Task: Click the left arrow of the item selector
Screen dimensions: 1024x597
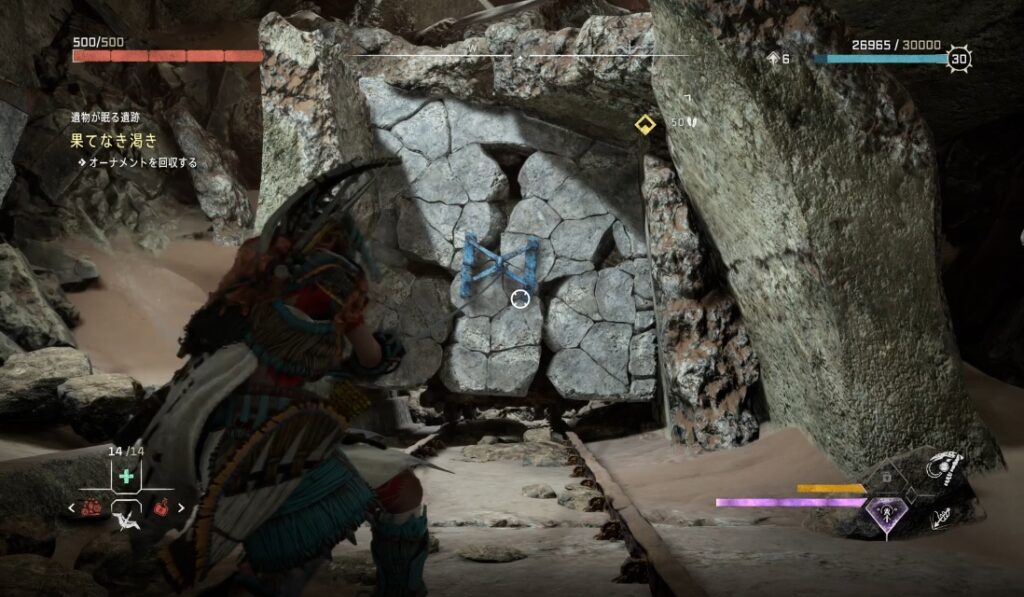Action: pyautogui.click(x=71, y=508)
